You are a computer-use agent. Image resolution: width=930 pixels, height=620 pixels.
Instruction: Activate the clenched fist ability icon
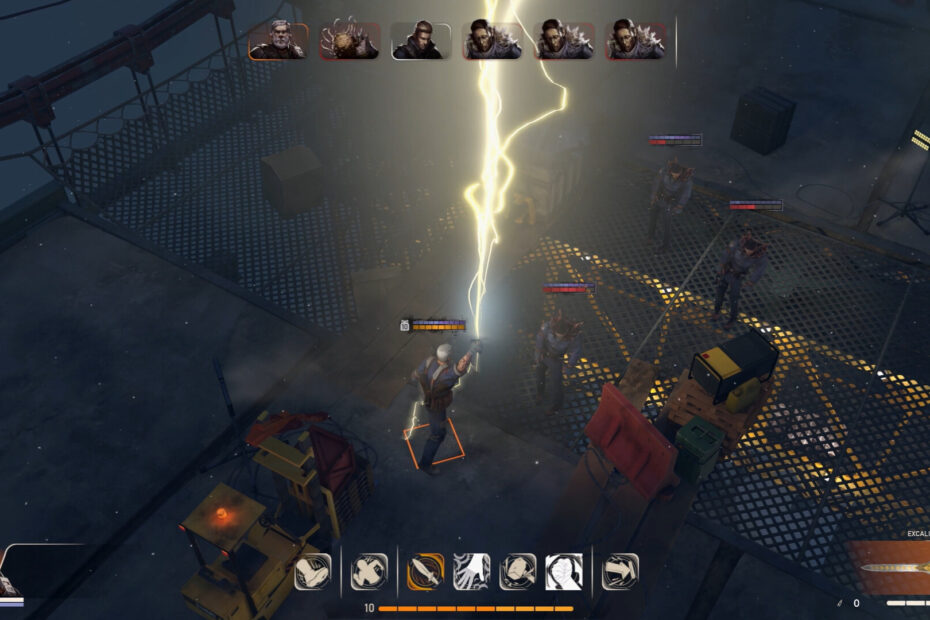pos(563,572)
